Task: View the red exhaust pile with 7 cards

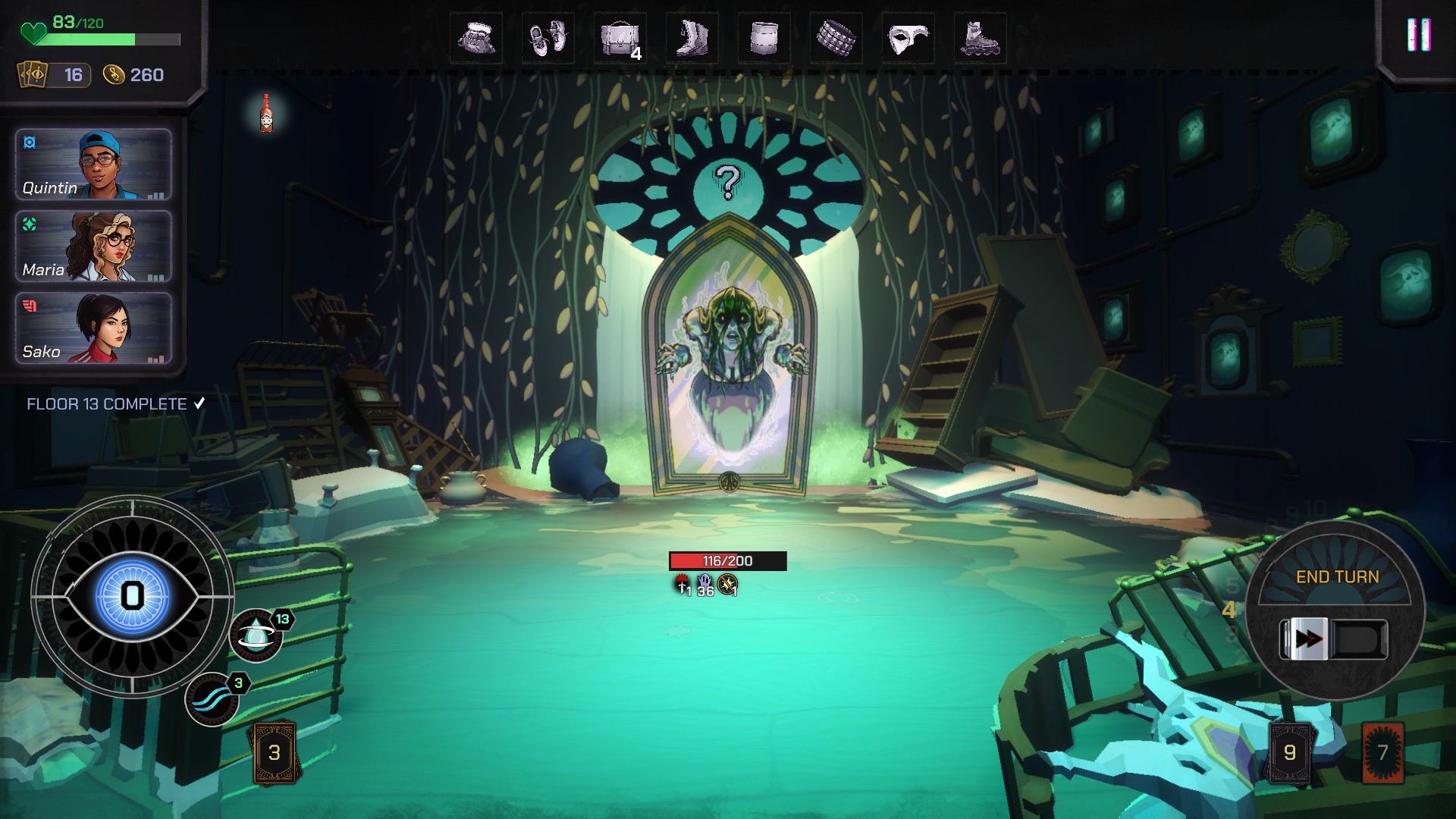Action: [x=1382, y=752]
